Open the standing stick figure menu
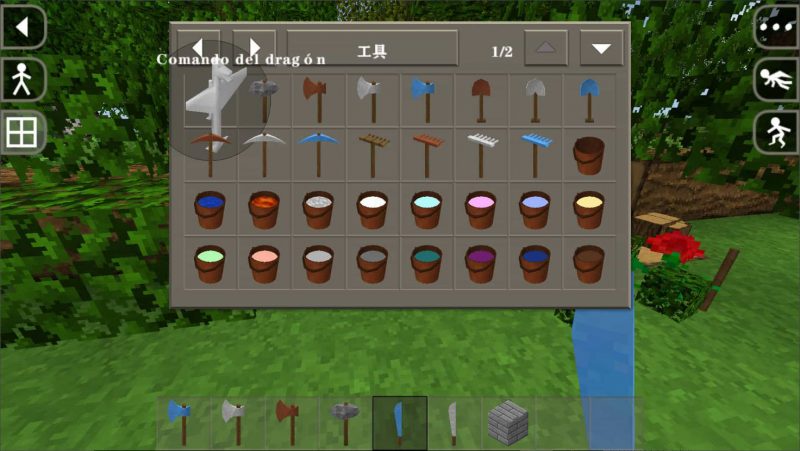This screenshot has height=451, width=800. 23,80
